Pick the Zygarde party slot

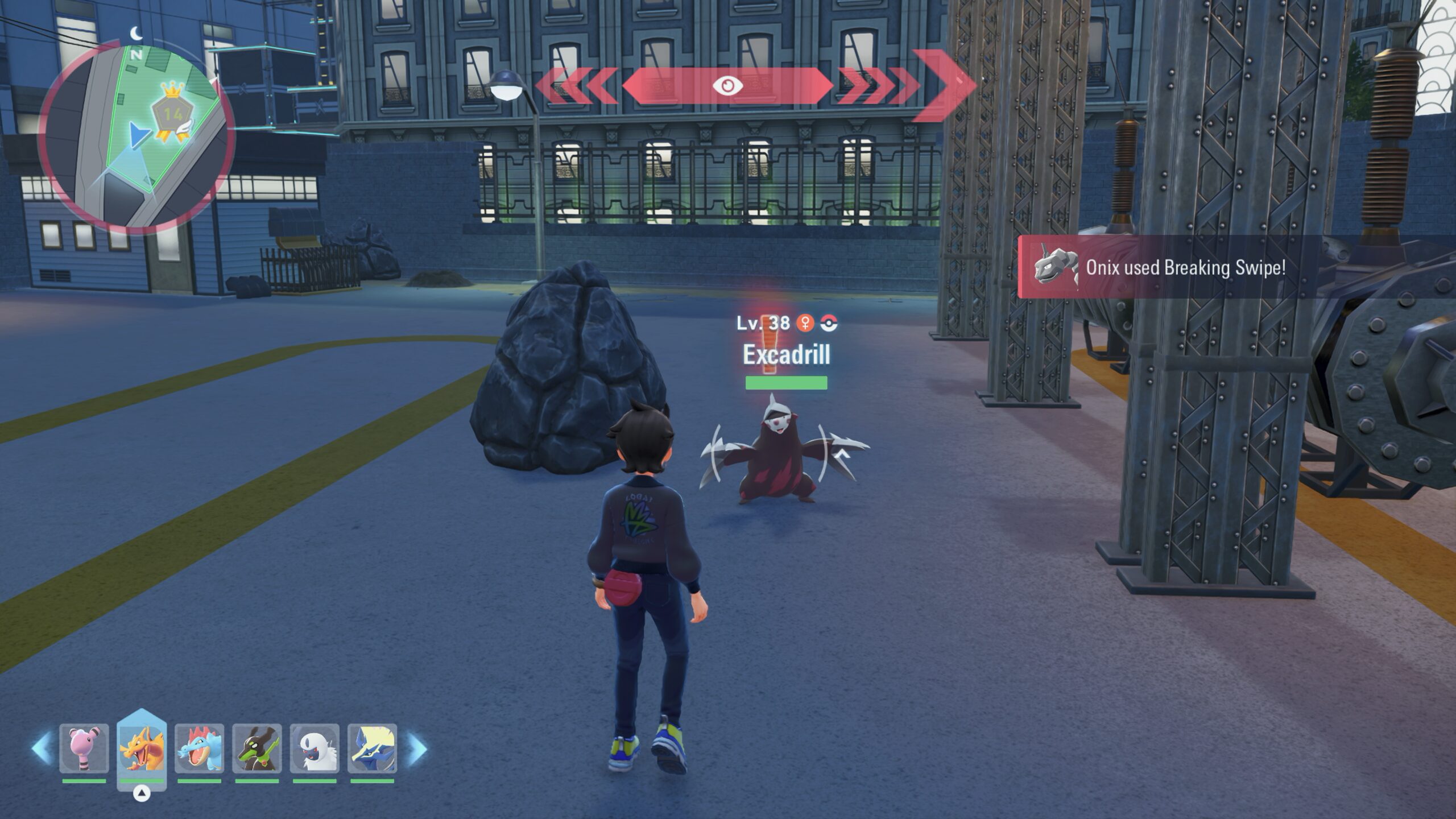click(257, 748)
